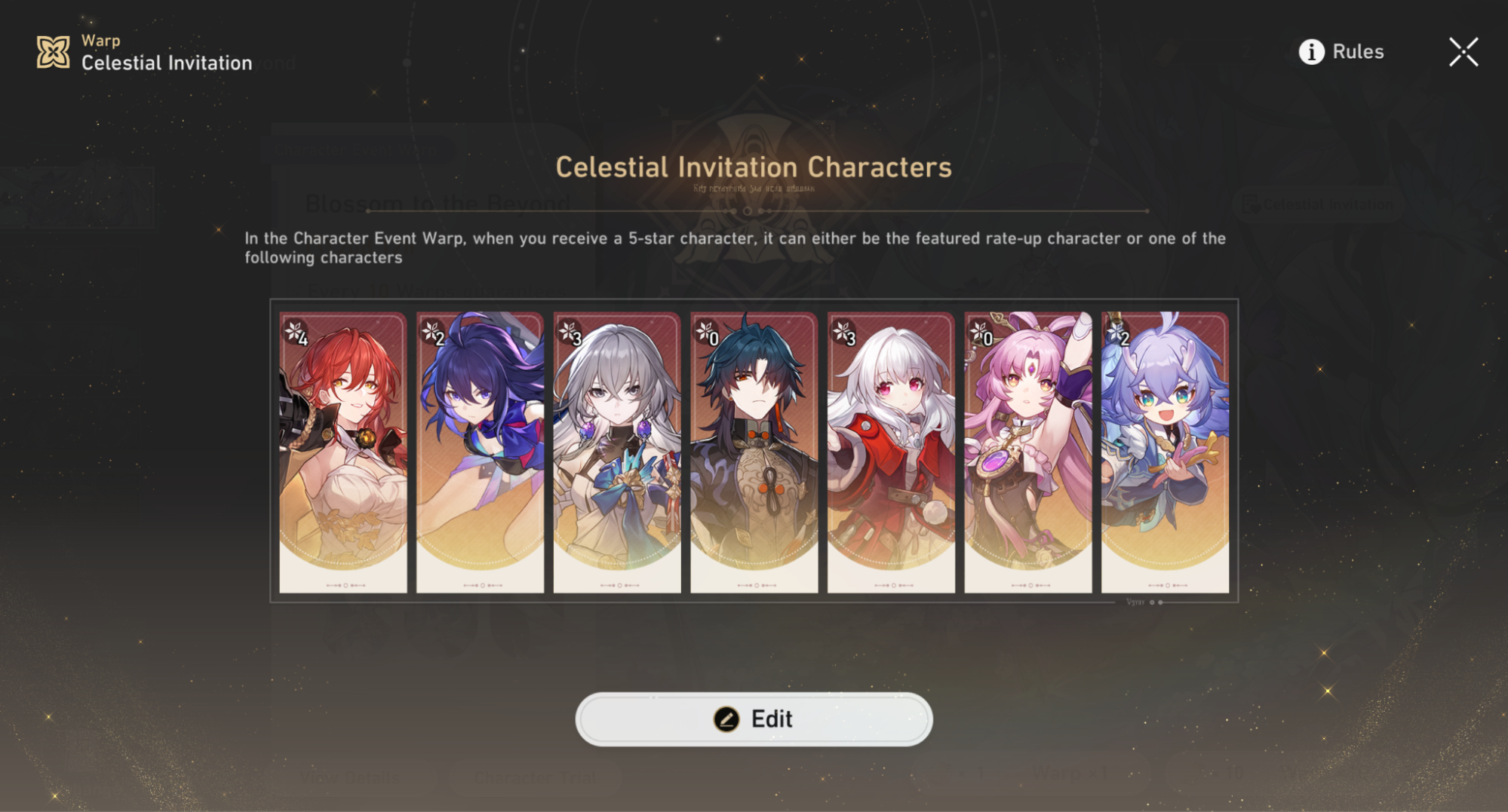Choose the grey-haired Bronya character card
This screenshot has width=1508, height=812.
[617, 452]
